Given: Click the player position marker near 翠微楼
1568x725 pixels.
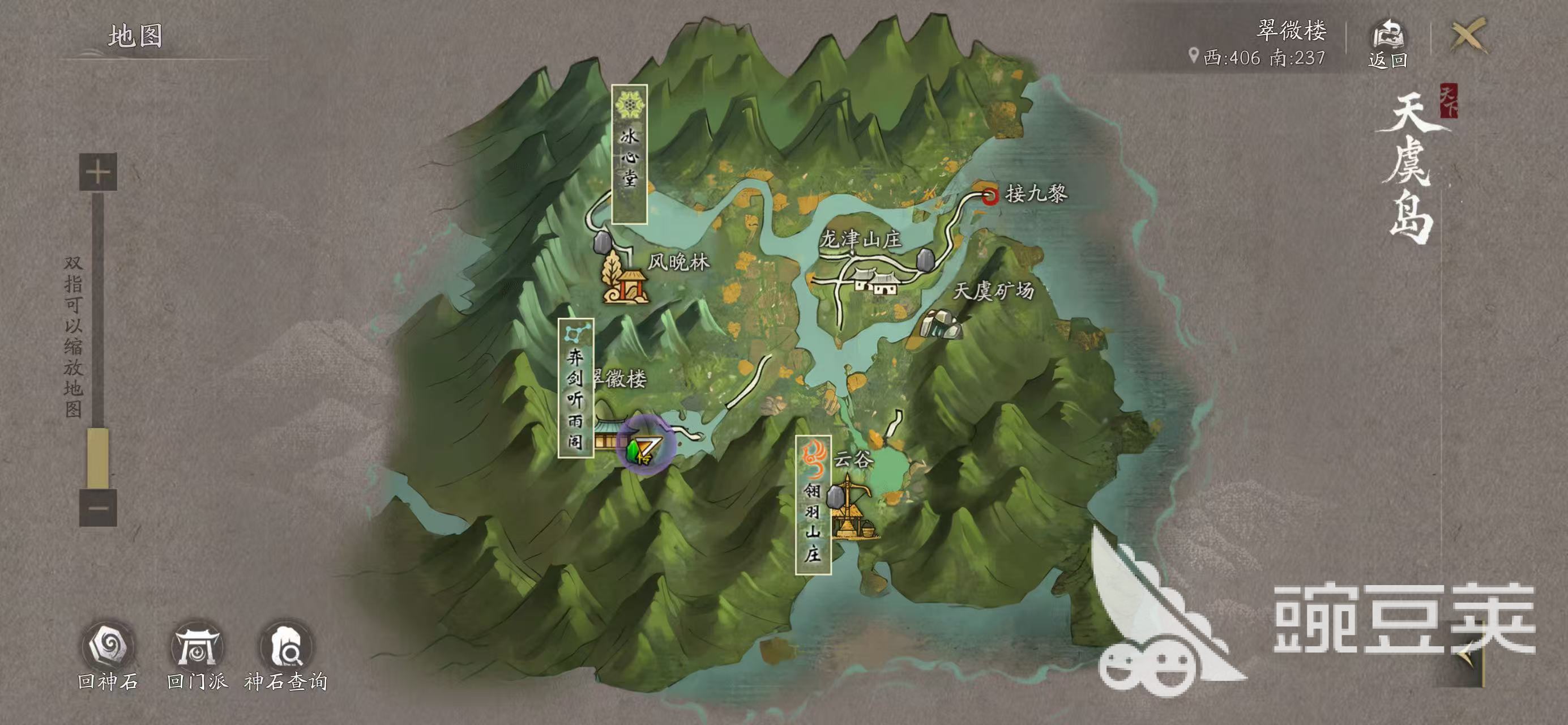Looking at the screenshot, I should pyautogui.click(x=645, y=449).
